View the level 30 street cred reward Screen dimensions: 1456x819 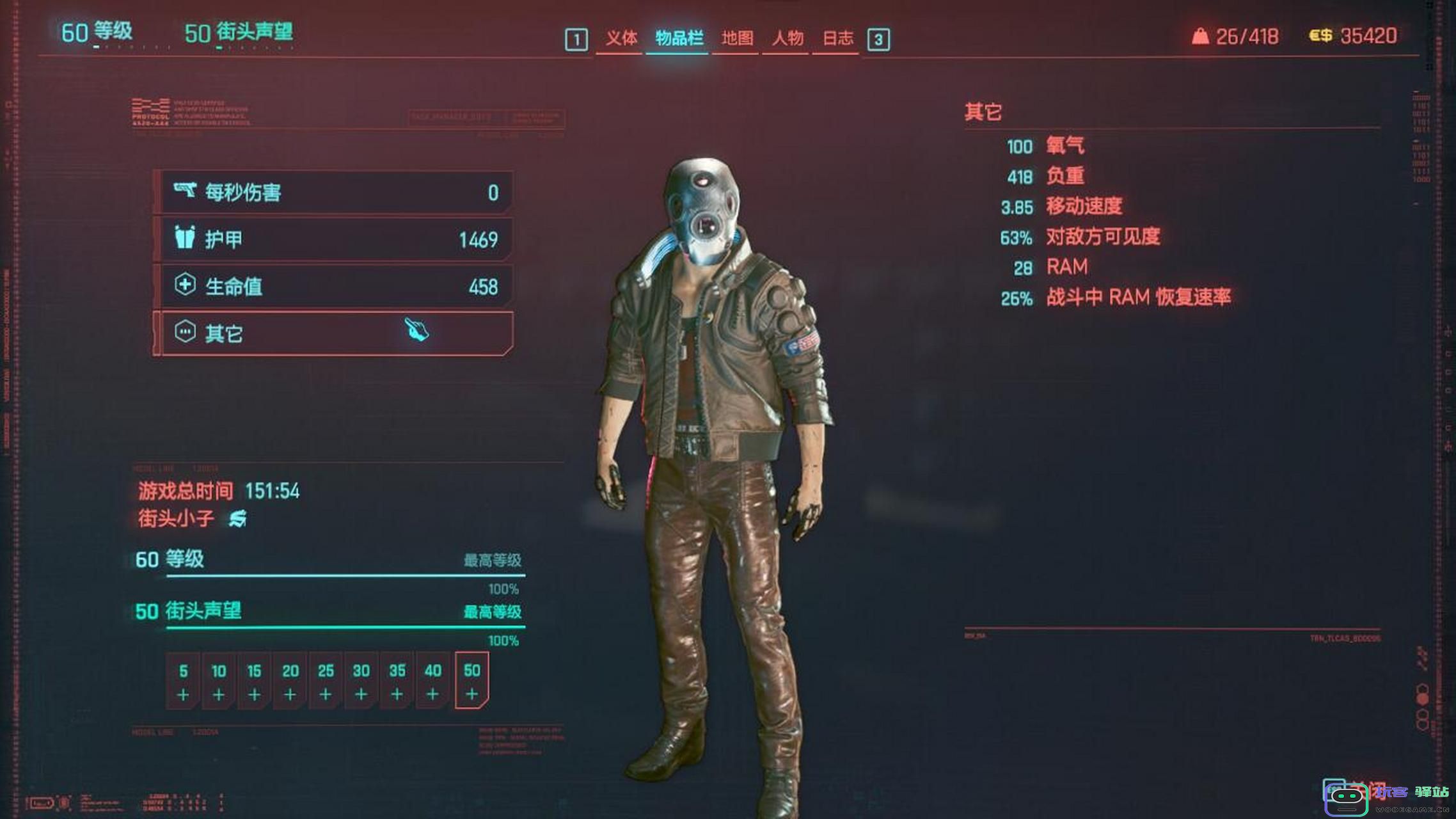[361, 681]
